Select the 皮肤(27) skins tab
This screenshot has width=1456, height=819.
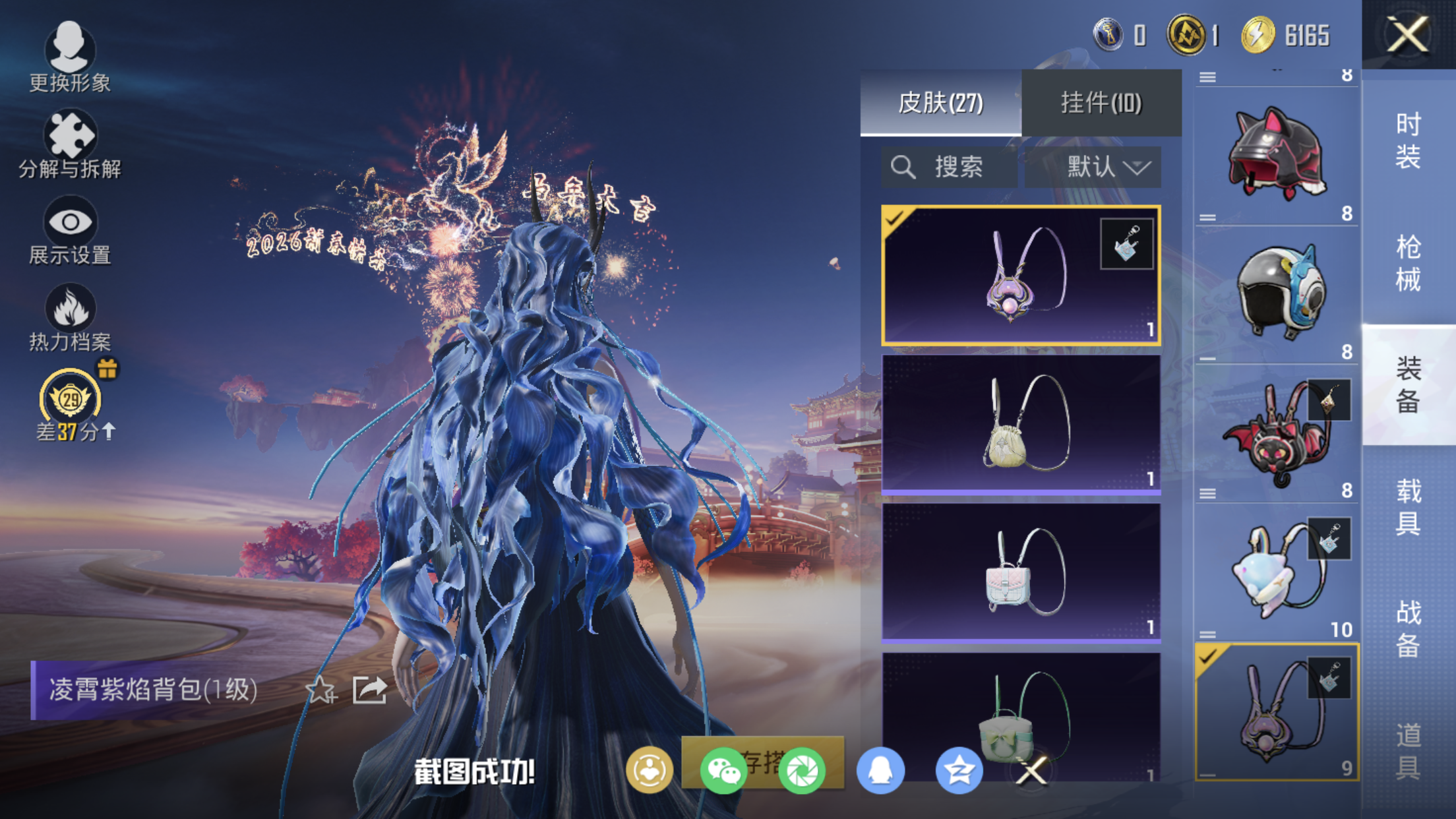tap(940, 103)
